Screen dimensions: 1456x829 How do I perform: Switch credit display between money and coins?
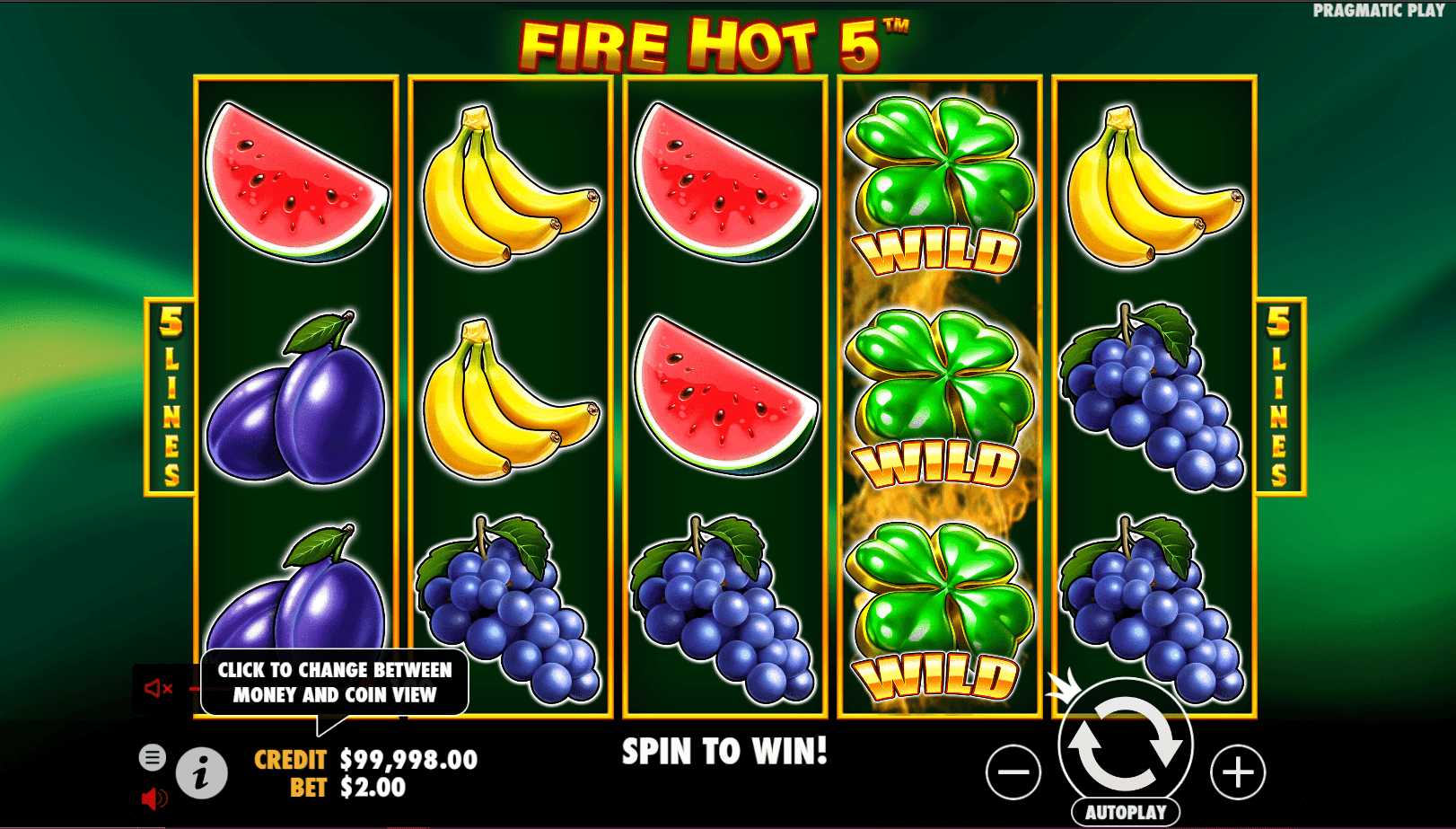[x=408, y=760]
